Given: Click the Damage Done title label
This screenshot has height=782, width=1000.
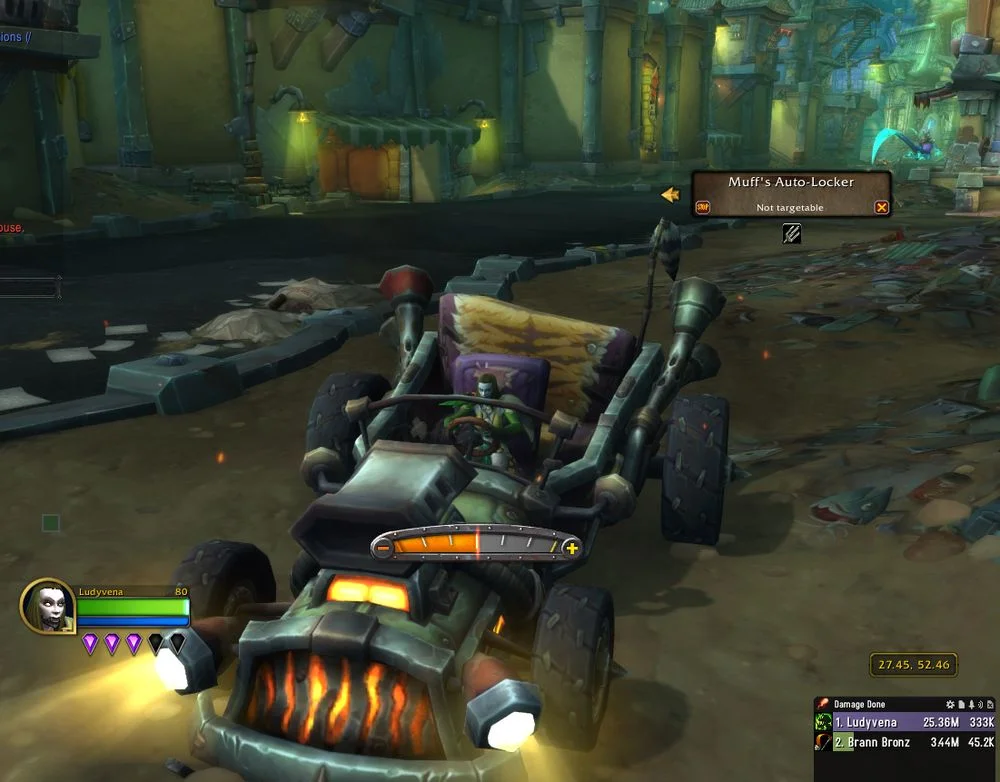Looking at the screenshot, I should coord(858,705).
